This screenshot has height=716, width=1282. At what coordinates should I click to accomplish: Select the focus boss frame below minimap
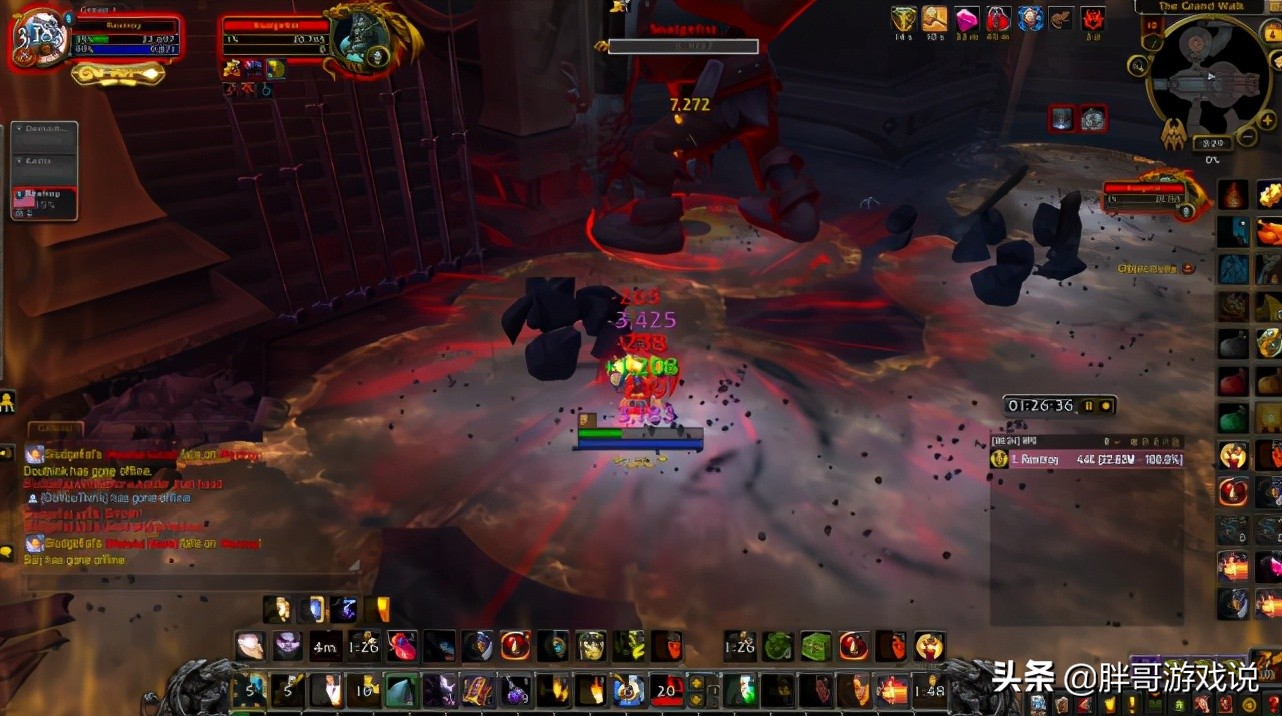click(x=1147, y=194)
